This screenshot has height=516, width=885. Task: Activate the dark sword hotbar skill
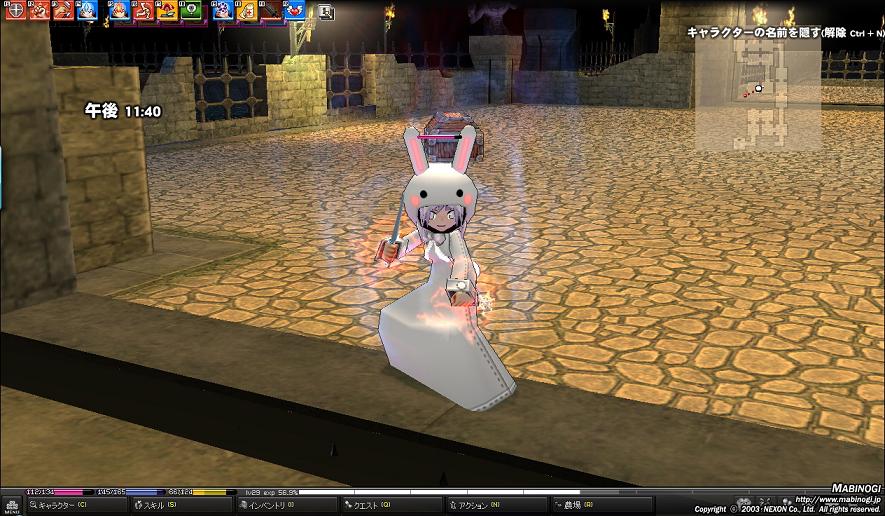[270, 11]
